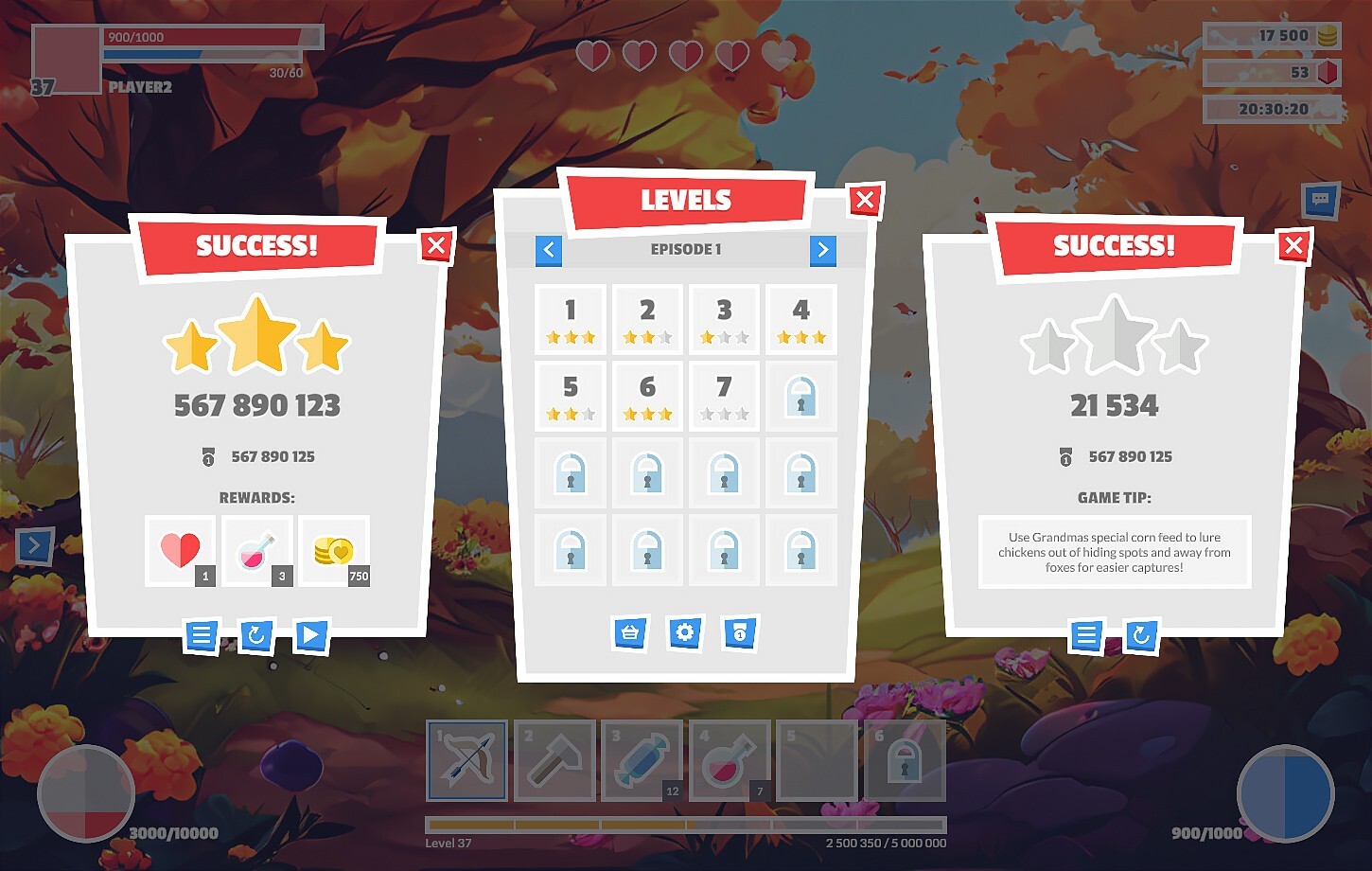Image resolution: width=1372 pixels, height=871 pixels.
Task: Click the level 37 experience progress bar
Action: [686, 826]
